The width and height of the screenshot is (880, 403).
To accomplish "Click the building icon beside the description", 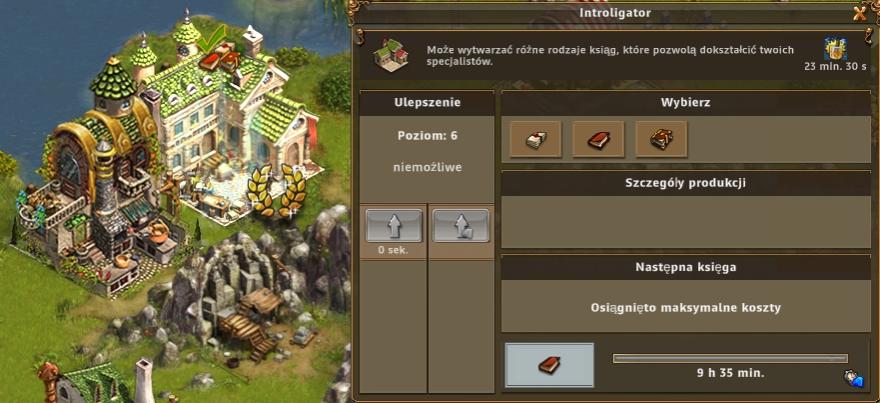I will click(x=392, y=54).
